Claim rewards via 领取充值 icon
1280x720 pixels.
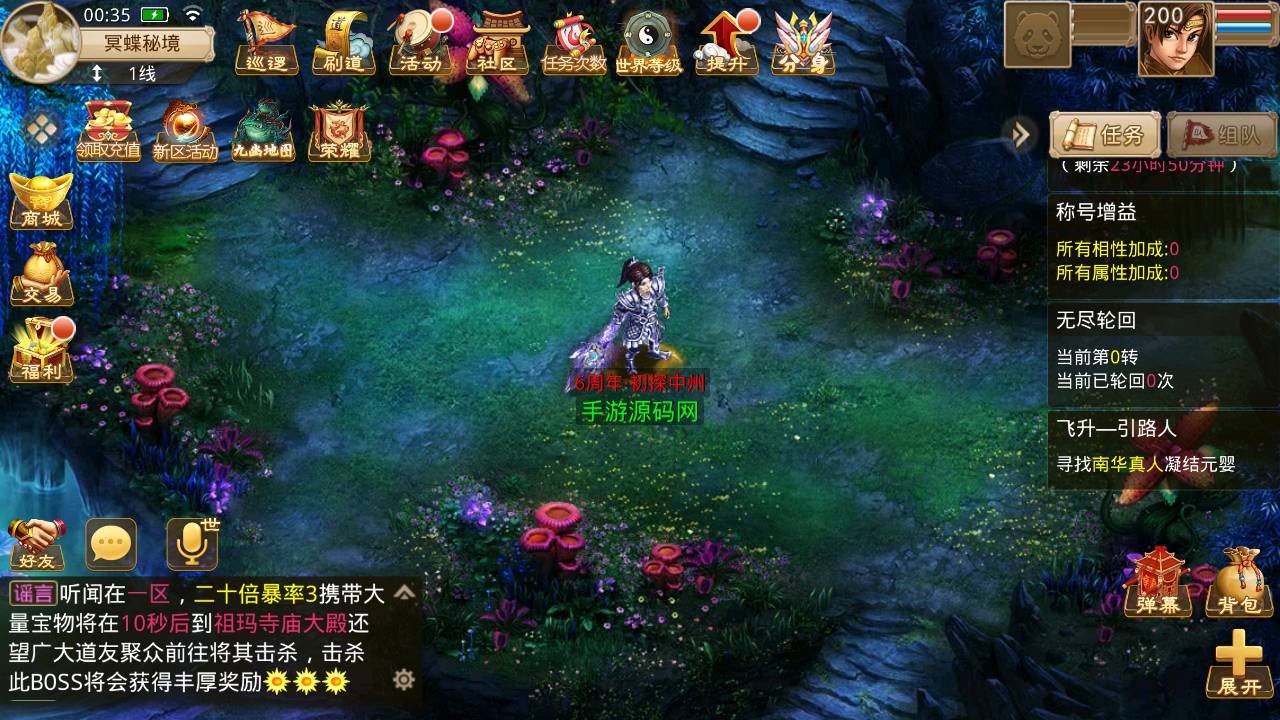click(x=108, y=130)
